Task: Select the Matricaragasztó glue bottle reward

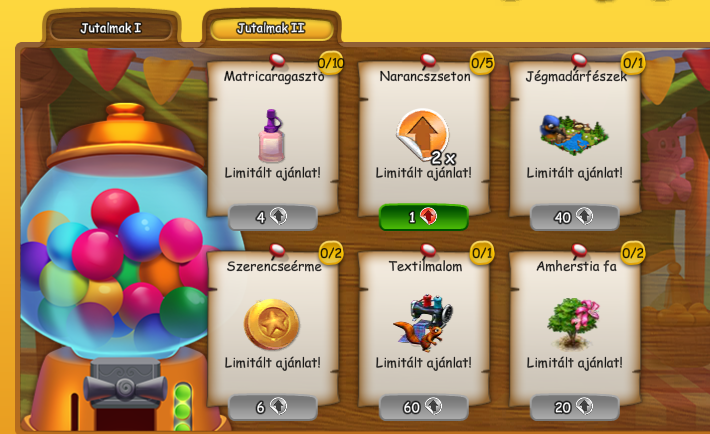Action: (272, 135)
